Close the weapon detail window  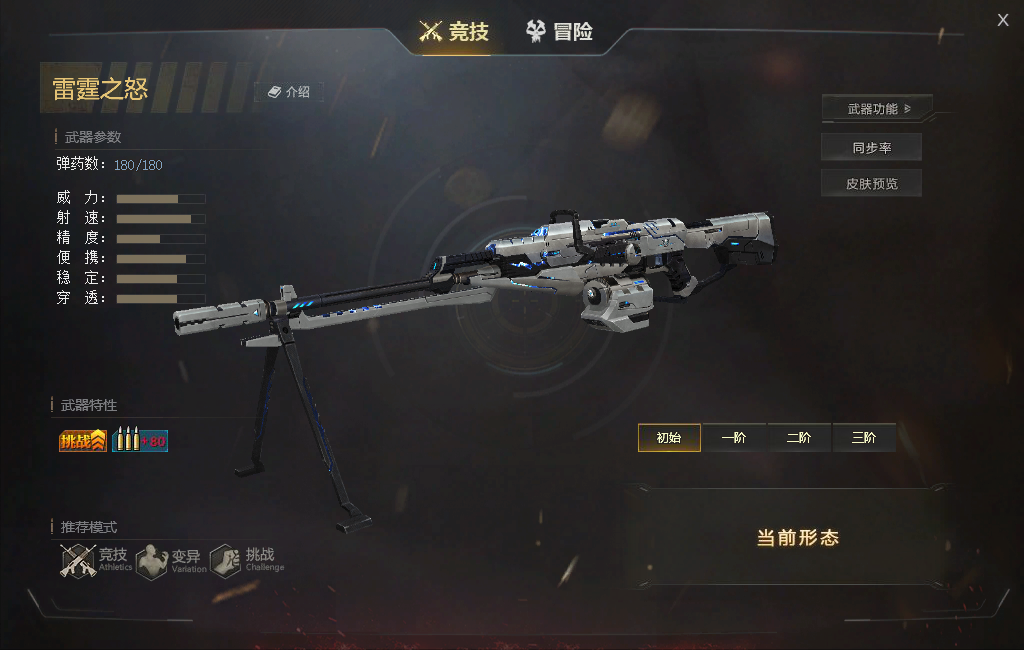coord(1003,20)
